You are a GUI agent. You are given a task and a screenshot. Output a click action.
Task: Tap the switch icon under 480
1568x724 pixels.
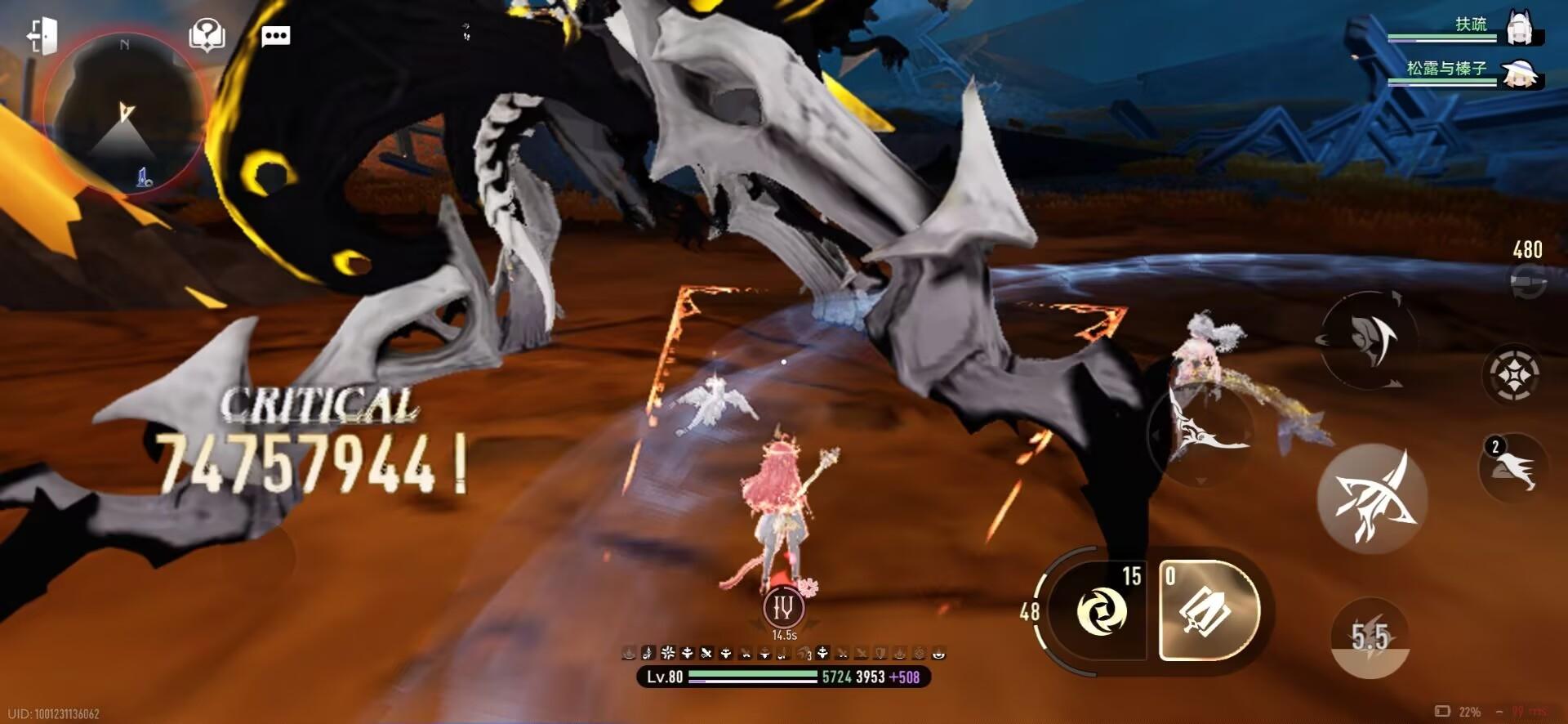pyautogui.click(x=1526, y=284)
